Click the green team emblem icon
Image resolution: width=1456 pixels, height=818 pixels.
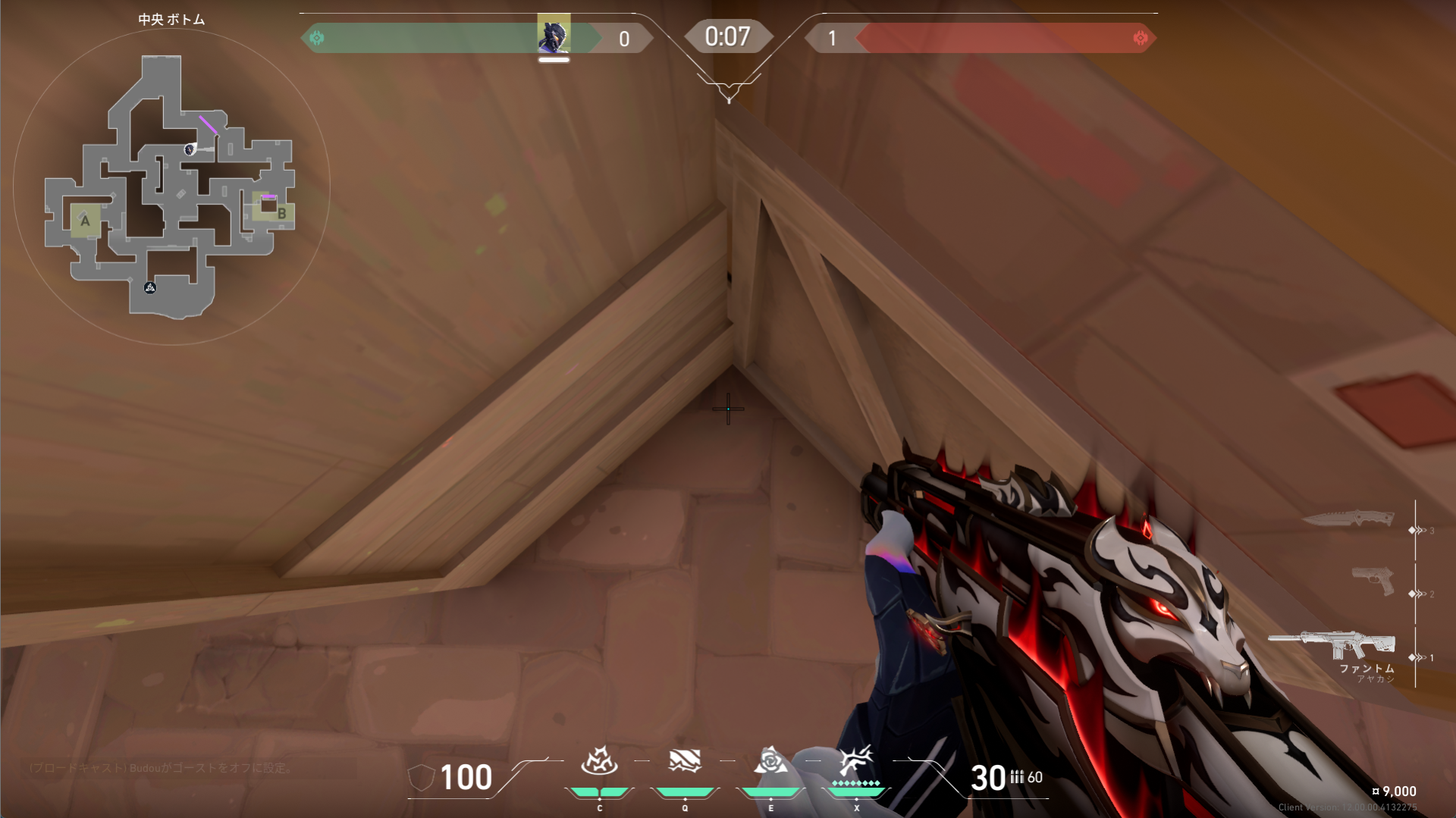coord(317,38)
